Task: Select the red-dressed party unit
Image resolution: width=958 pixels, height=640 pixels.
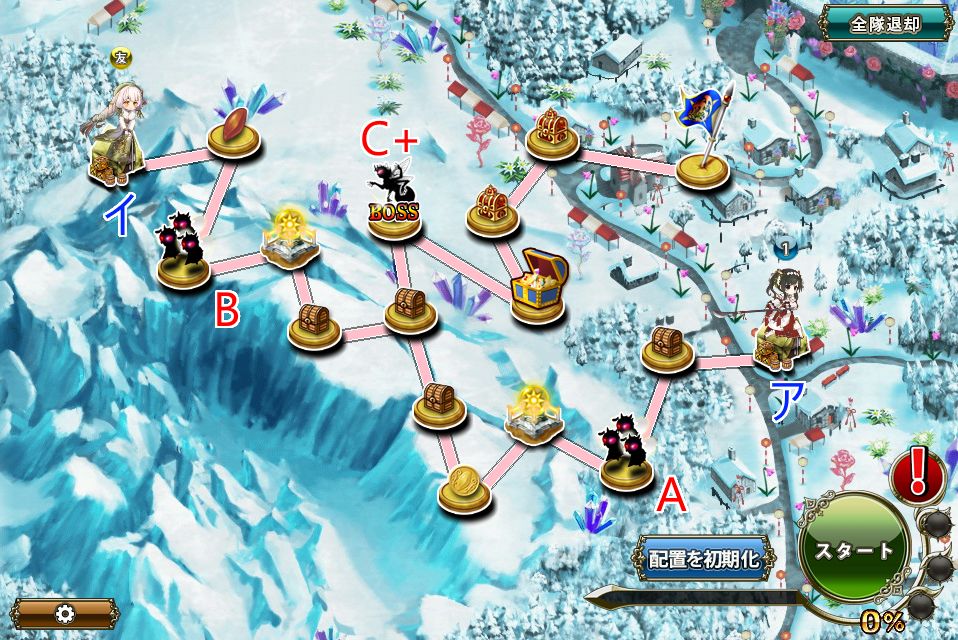Action: [x=782, y=319]
